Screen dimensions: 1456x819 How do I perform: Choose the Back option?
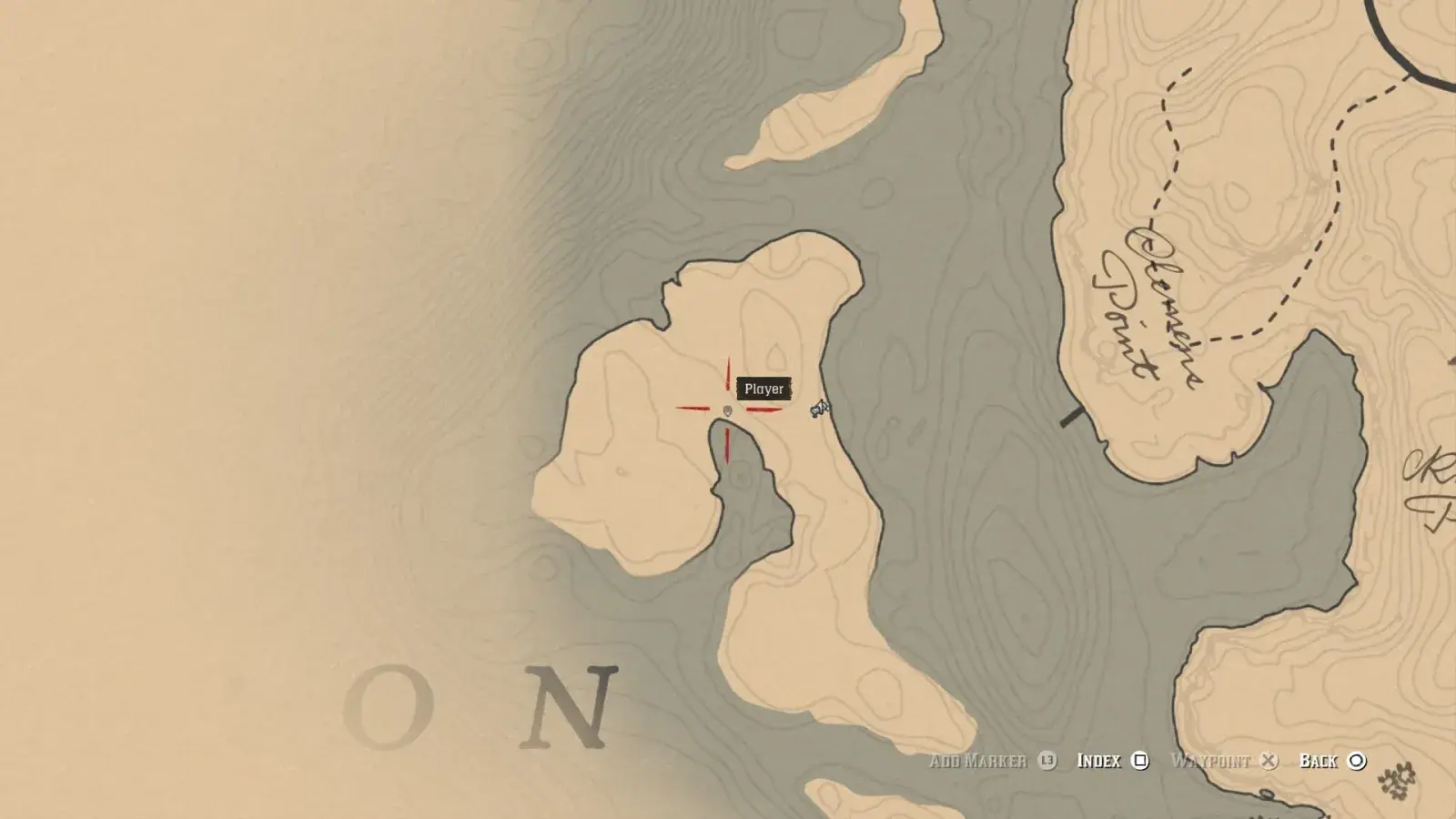(1332, 761)
